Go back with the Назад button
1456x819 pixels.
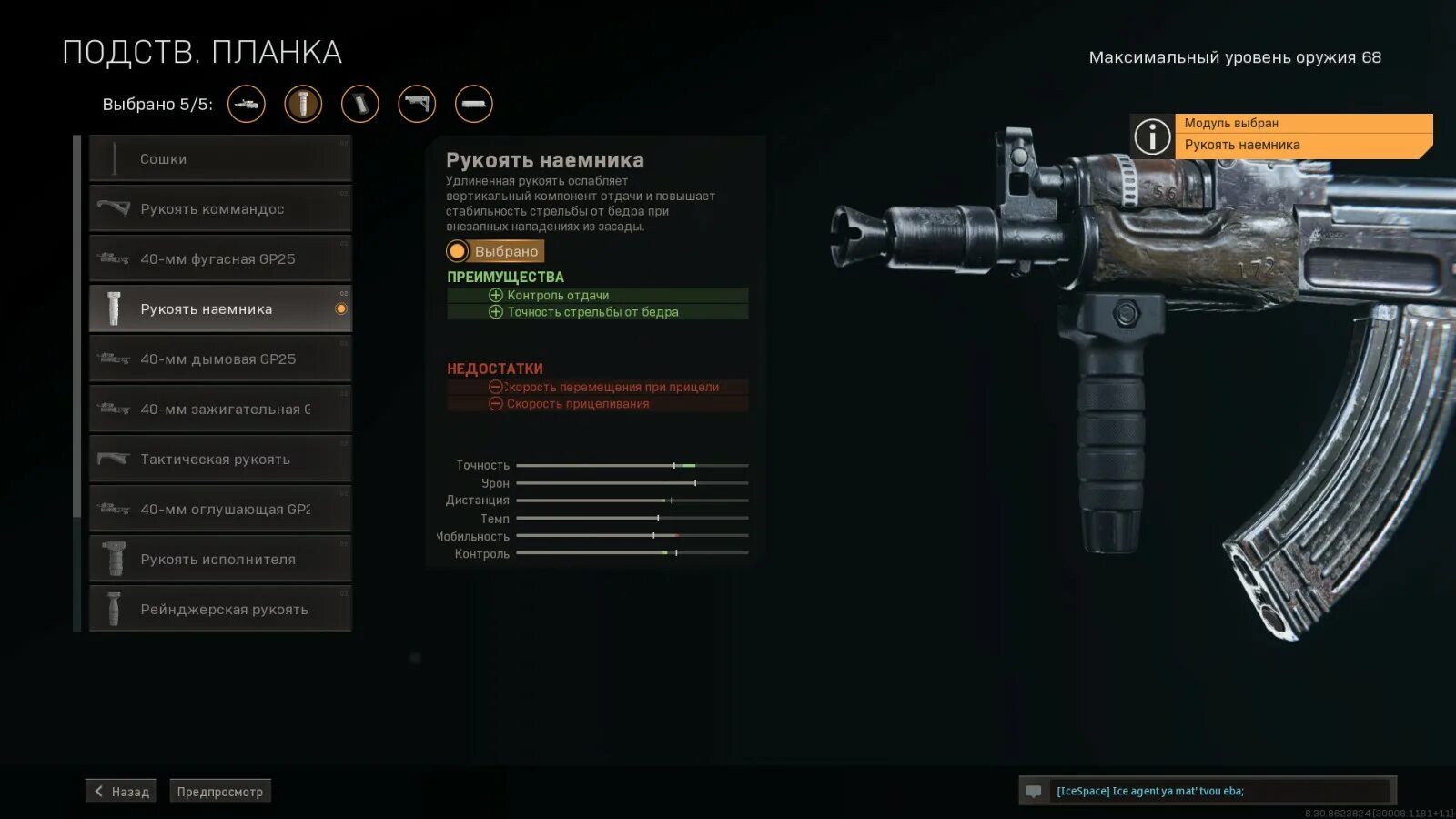click(121, 792)
